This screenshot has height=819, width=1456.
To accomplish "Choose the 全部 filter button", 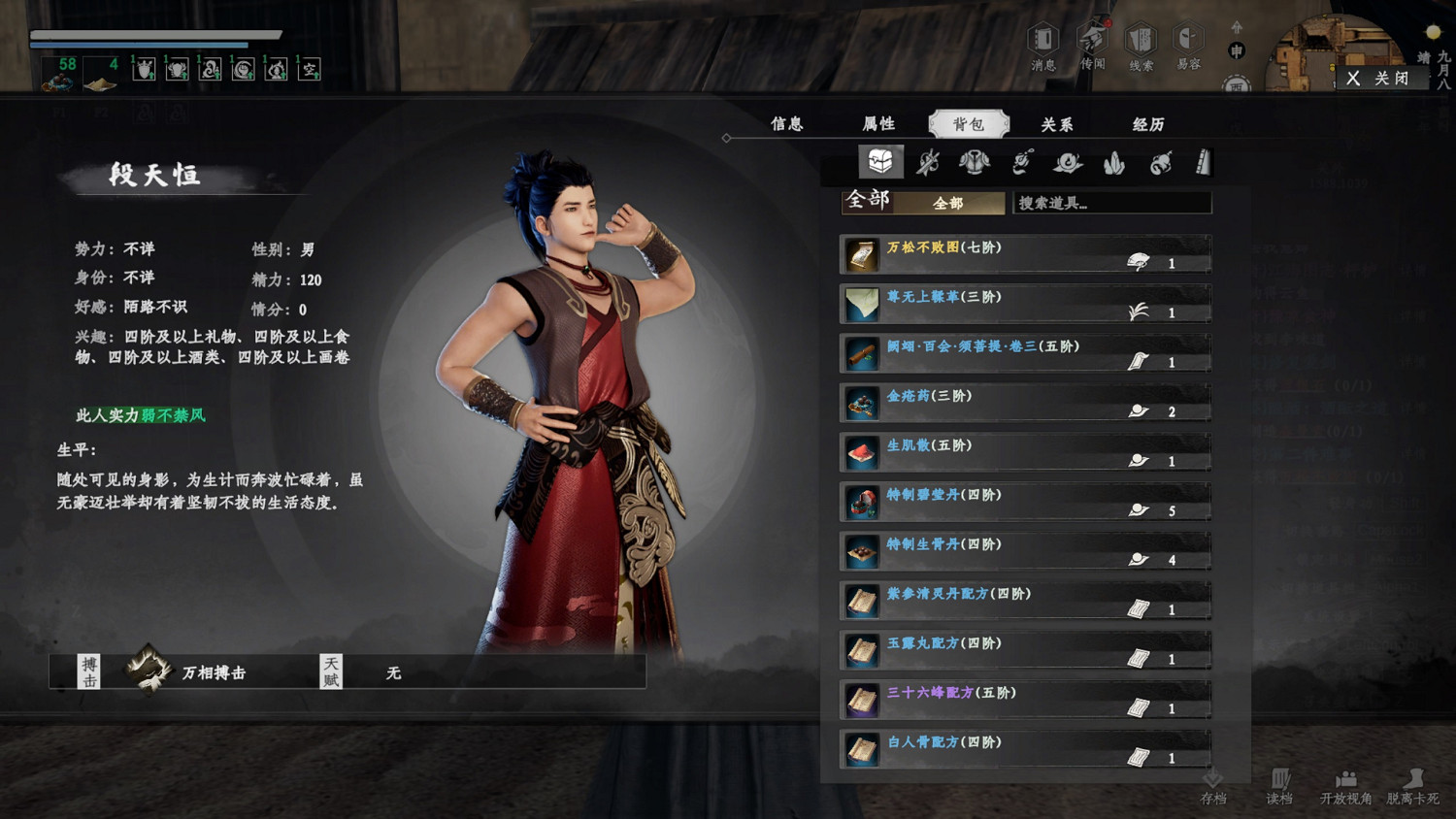I will click(948, 203).
